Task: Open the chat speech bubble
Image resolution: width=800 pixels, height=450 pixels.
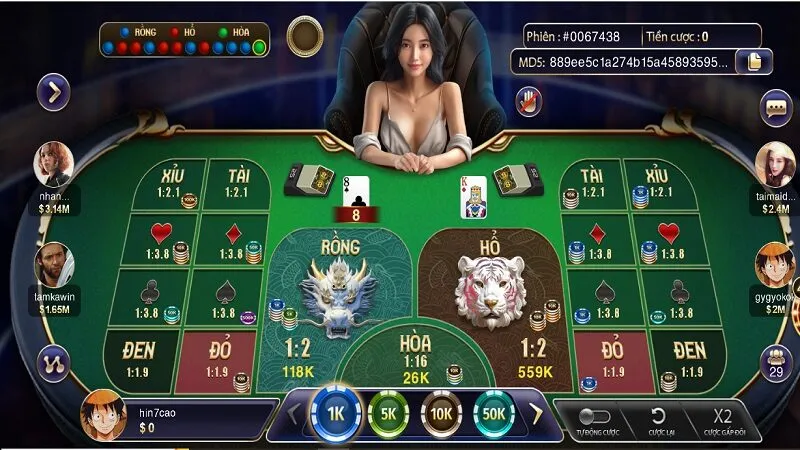Action: coord(776,107)
